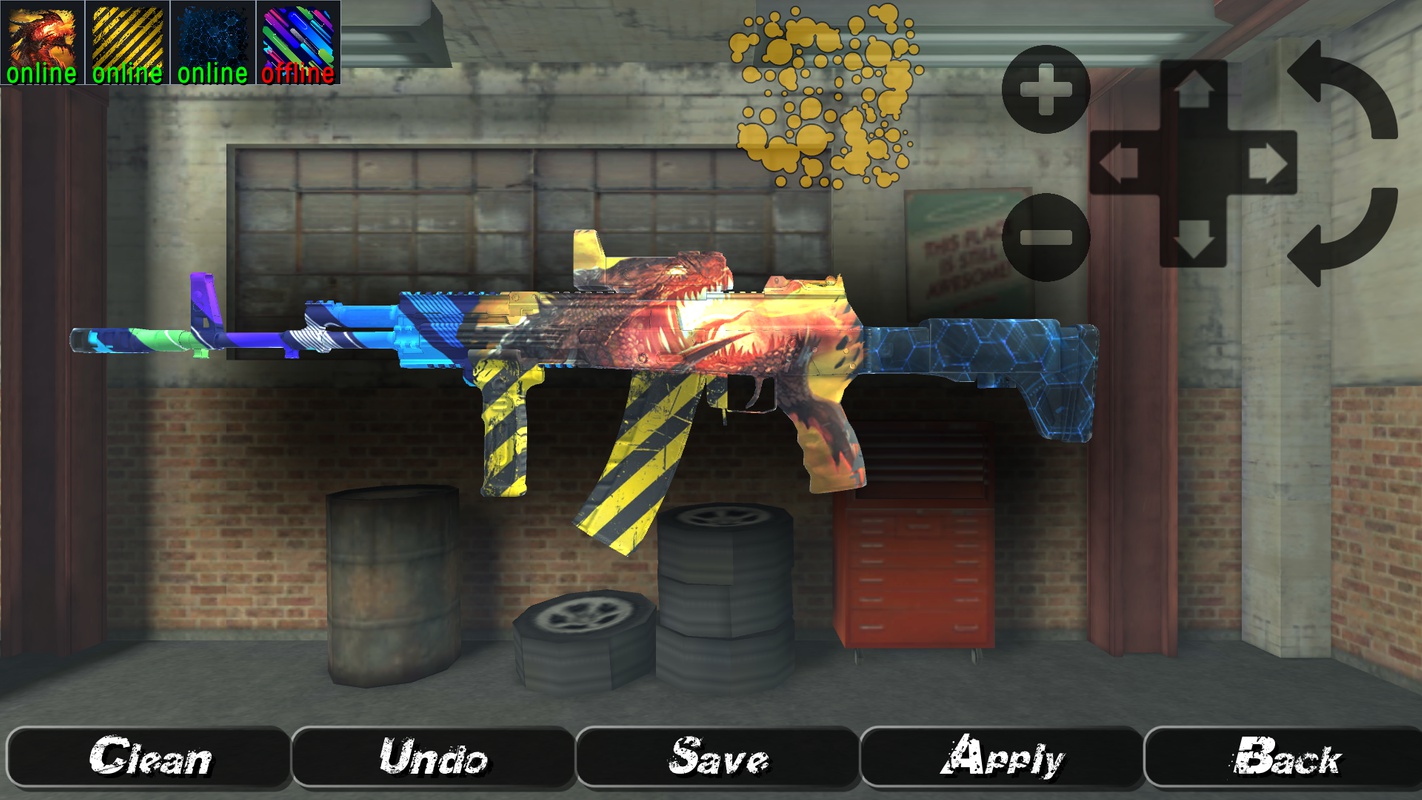The height and width of the screenshot is (800, 1422).
Task: Shift the weapon right with the right arrow
Action: (1266, 164)
